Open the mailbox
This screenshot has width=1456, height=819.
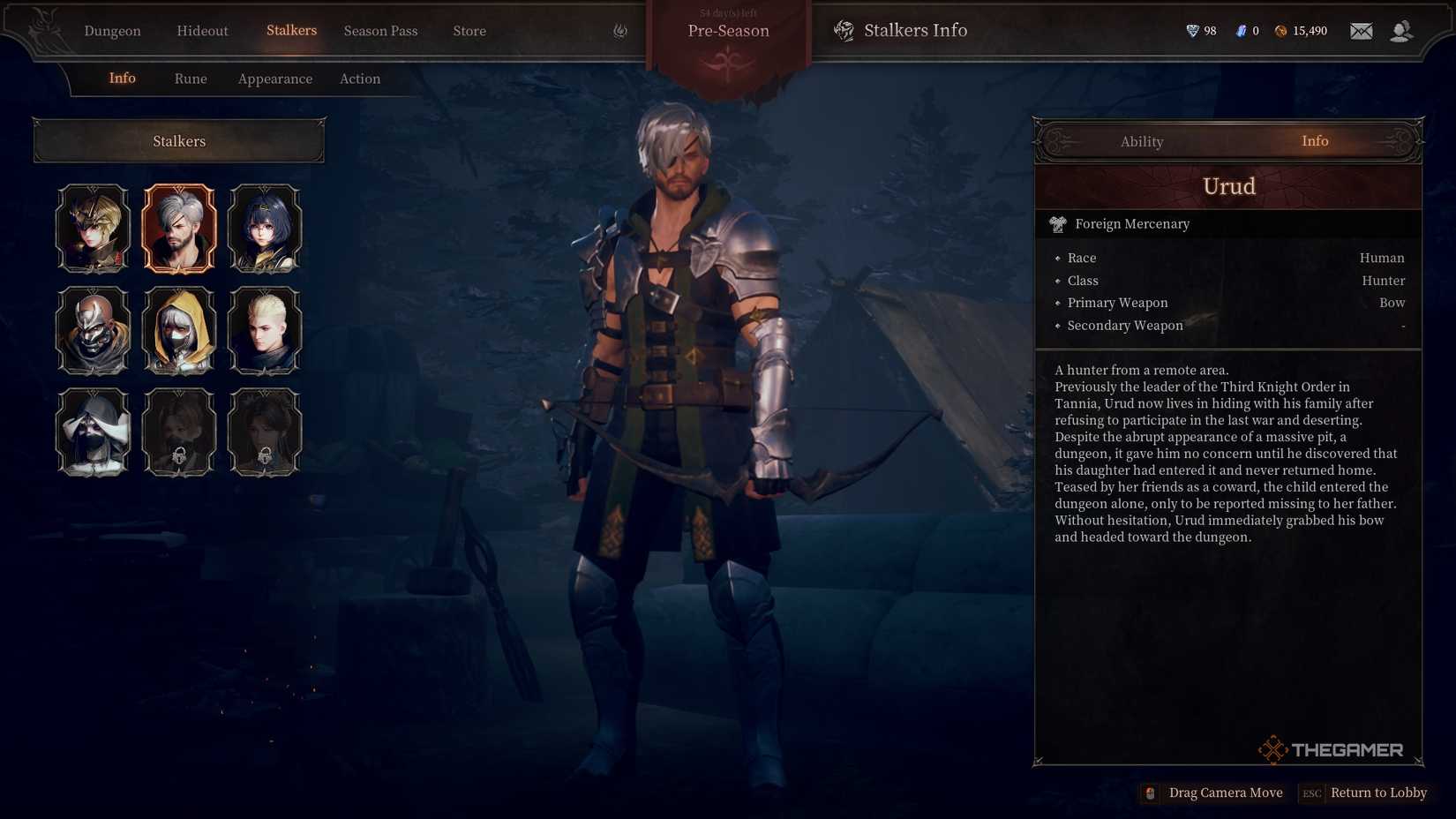[x=1361, y=30]
